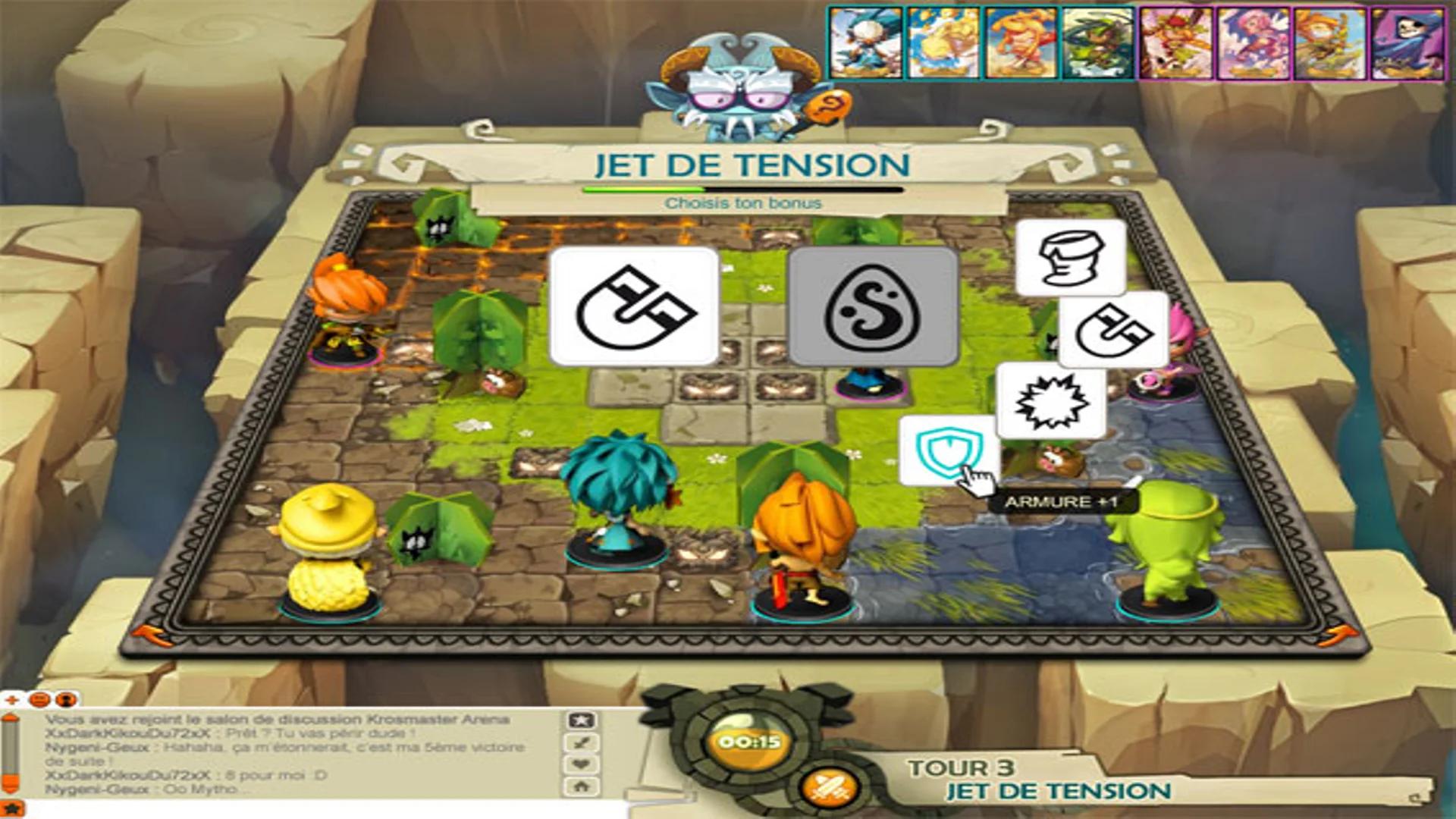Pick the tornado bonus icon
Viewport: 1456px width, 819px height.
1070,259
